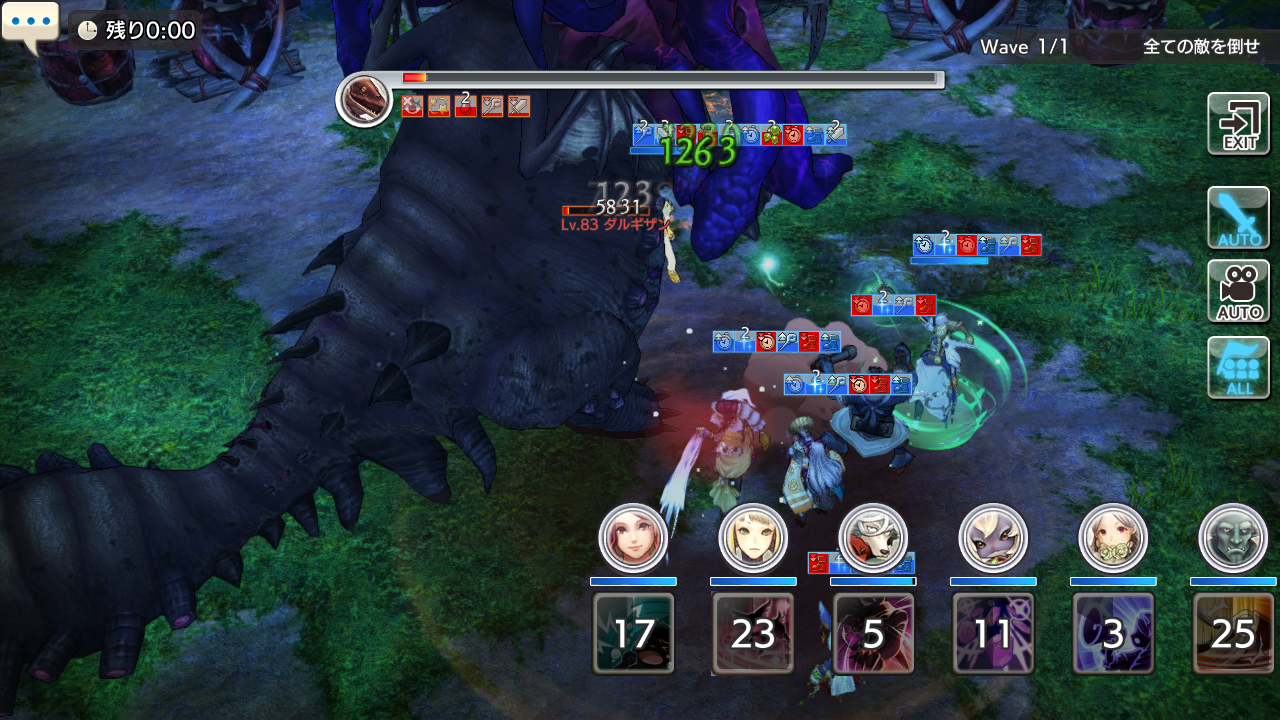Use the skill with cooldown 11
This screenshot has width=1280, height=720.
tap(993, 633)
